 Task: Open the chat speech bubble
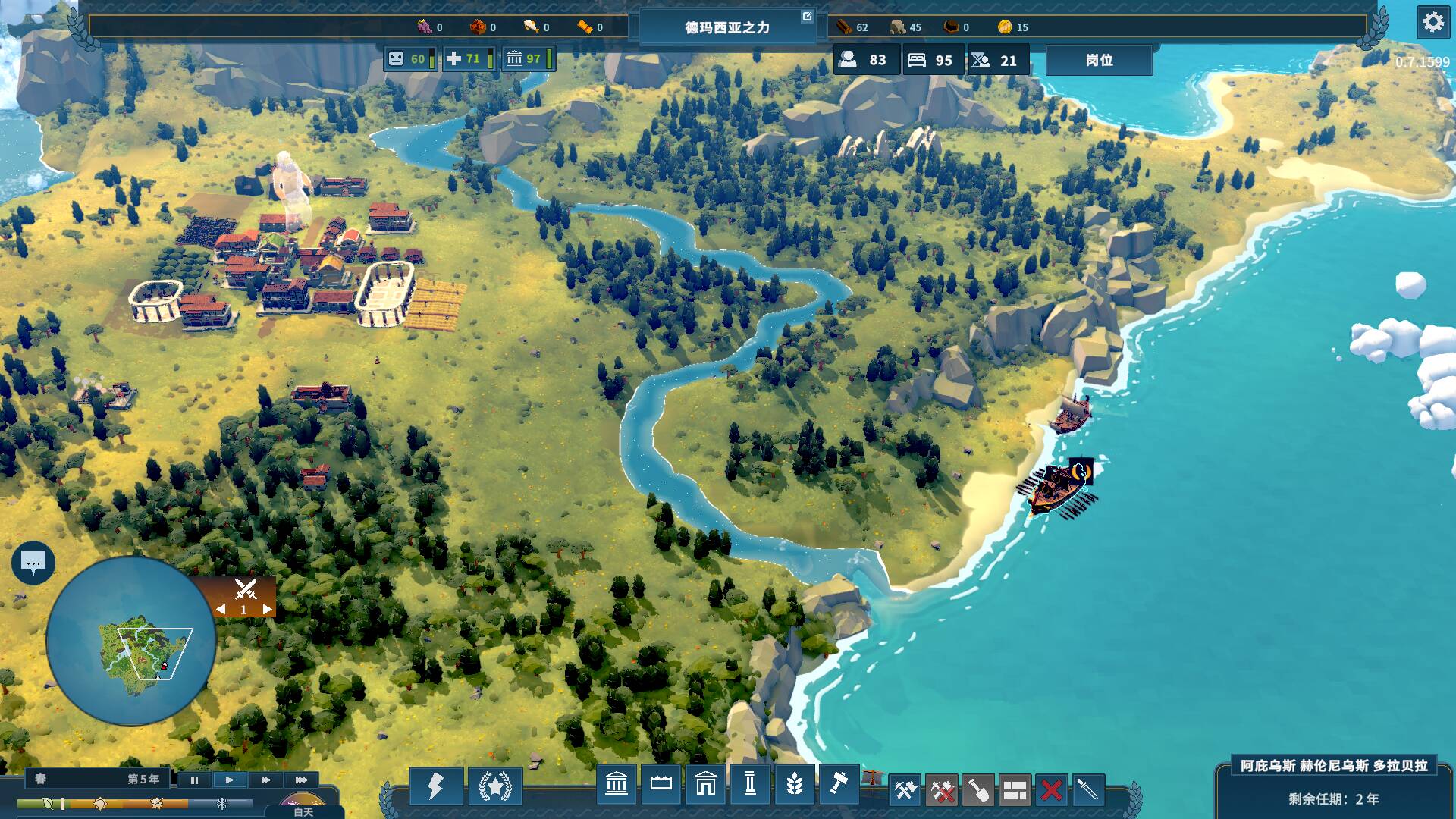[33, 563]
